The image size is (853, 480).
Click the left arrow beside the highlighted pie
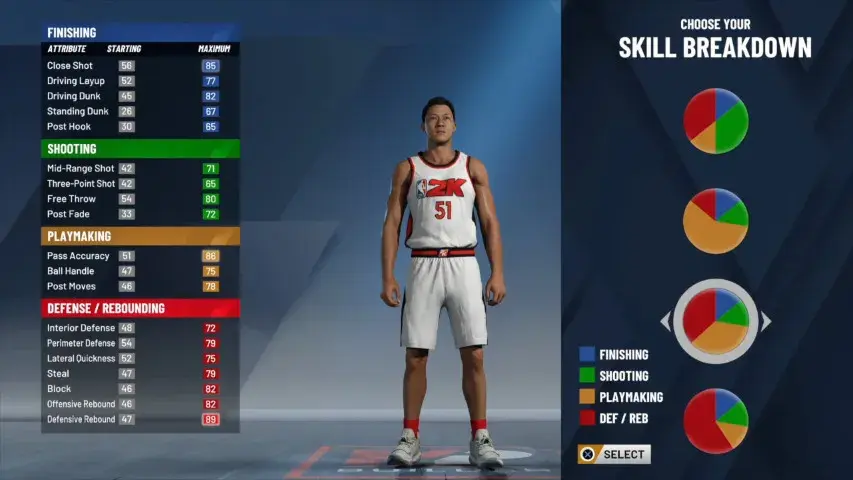coord(665,322)
